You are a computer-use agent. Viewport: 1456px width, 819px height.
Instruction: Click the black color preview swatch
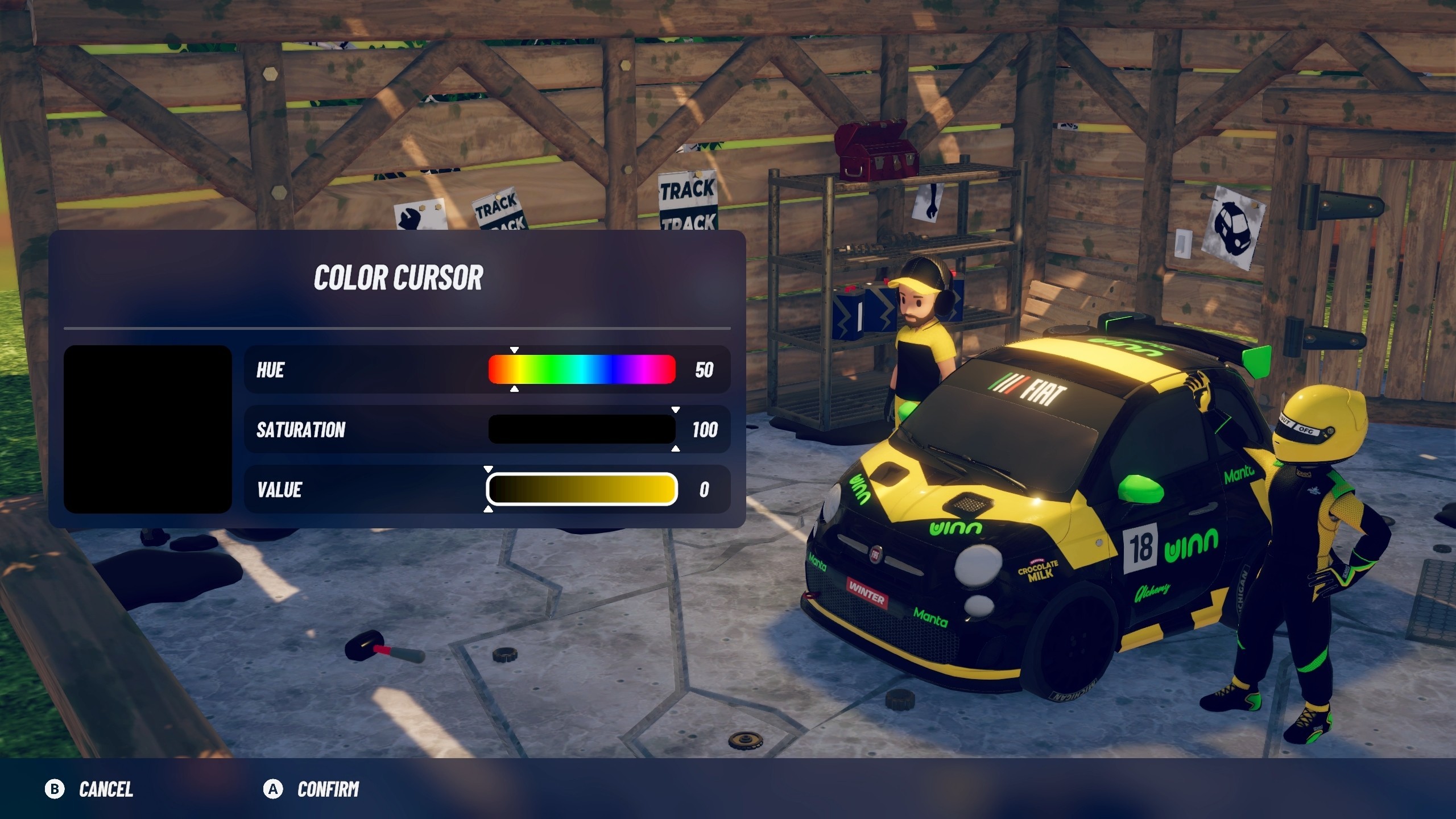[148, 429]
